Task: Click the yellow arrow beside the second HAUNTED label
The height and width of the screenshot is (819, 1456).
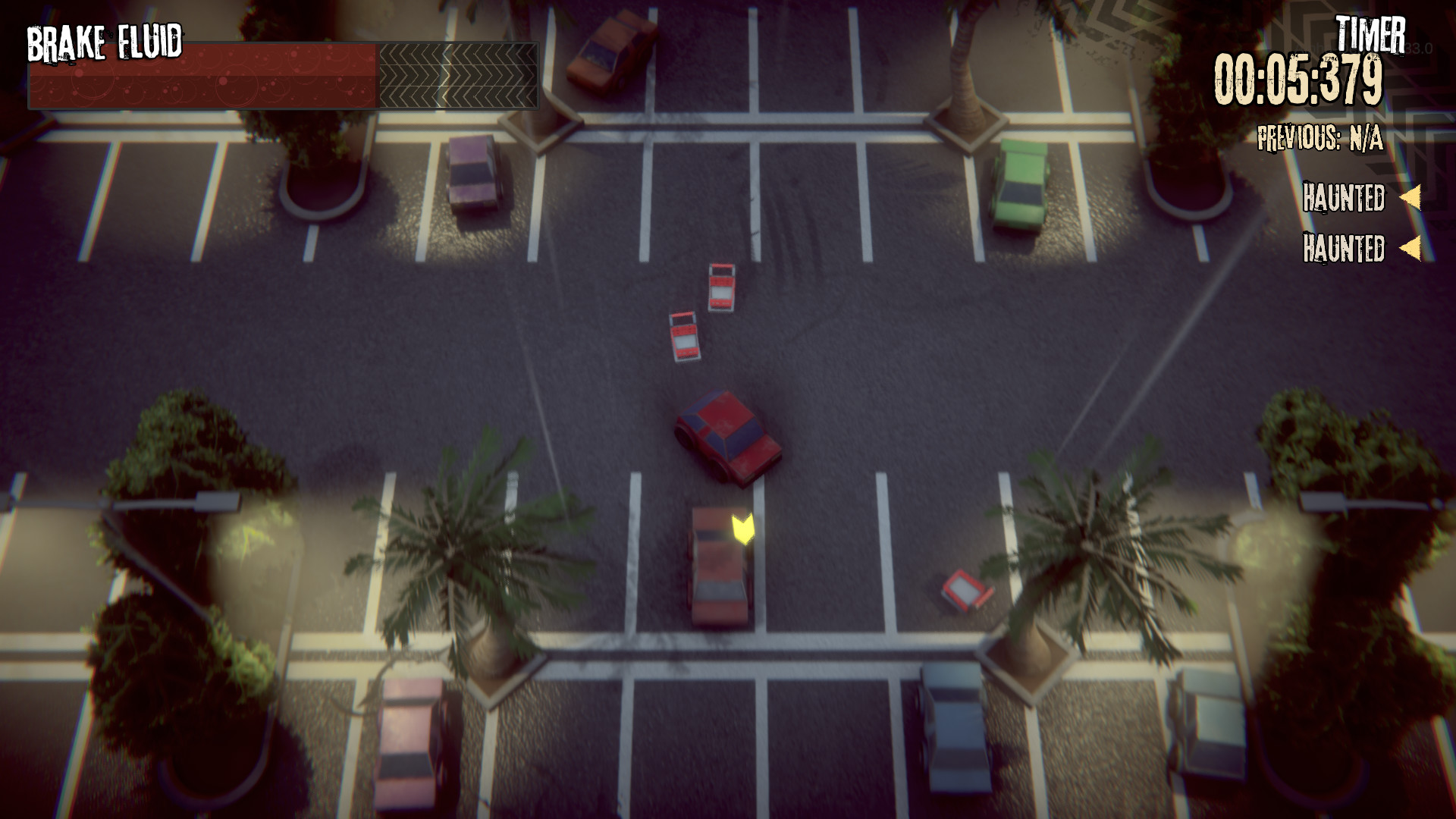Action: 1410,247
